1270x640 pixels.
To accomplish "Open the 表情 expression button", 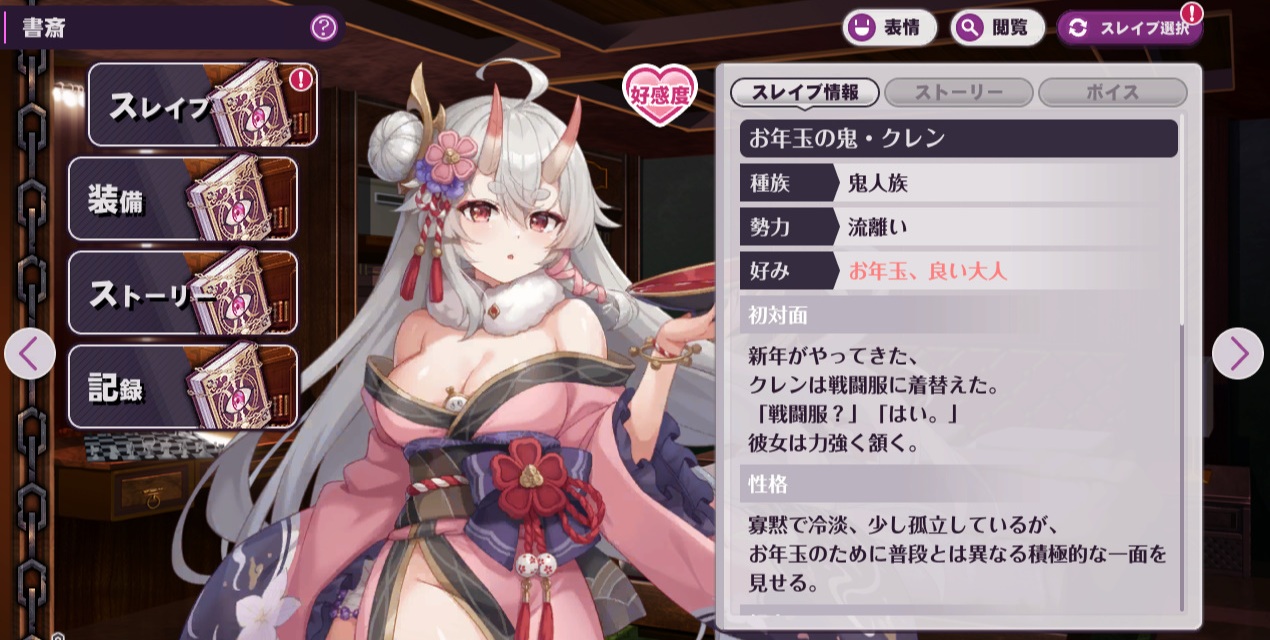I will 890,28.
